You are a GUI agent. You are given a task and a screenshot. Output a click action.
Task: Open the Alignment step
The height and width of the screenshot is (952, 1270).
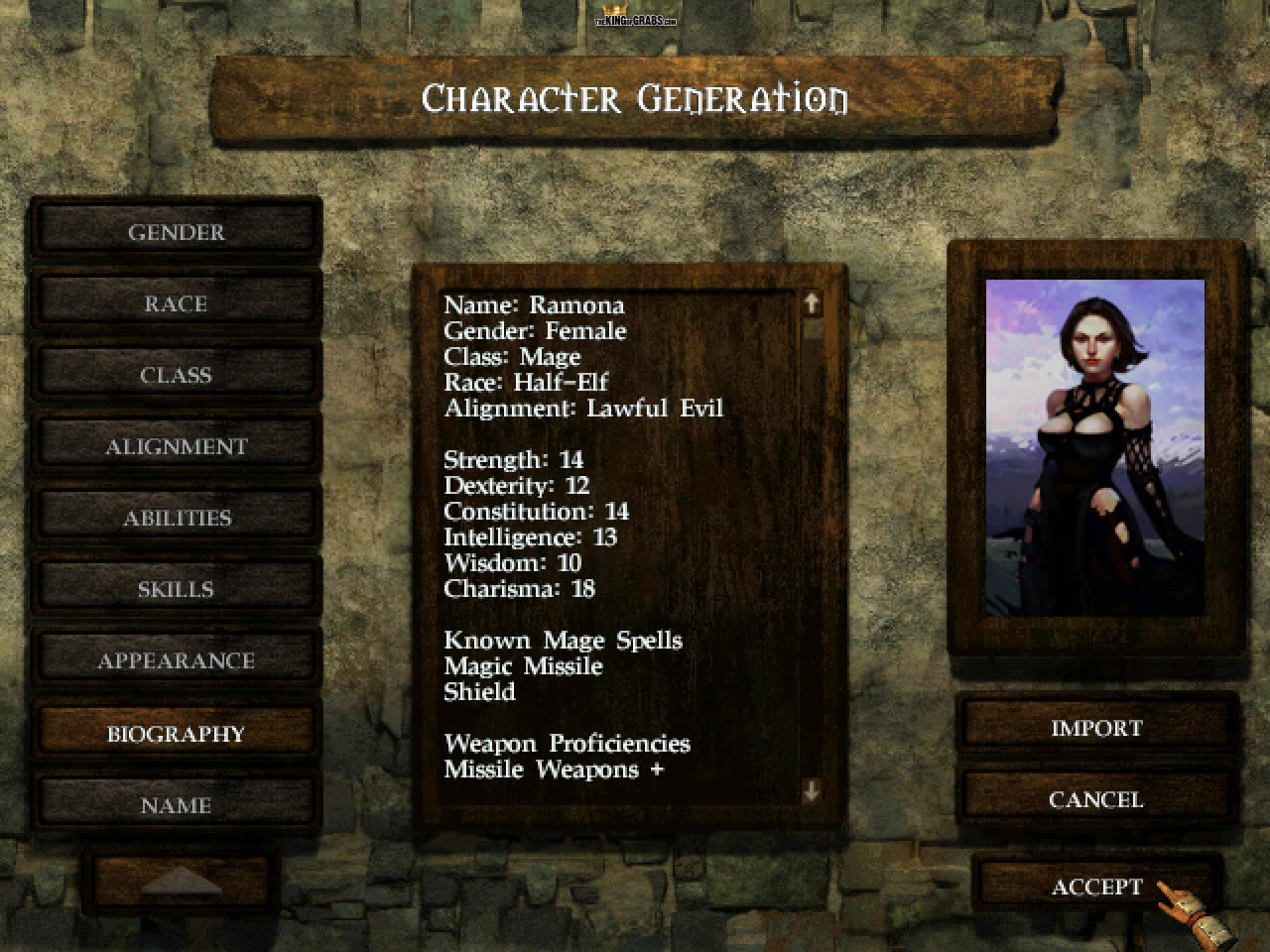coord(176,447)
